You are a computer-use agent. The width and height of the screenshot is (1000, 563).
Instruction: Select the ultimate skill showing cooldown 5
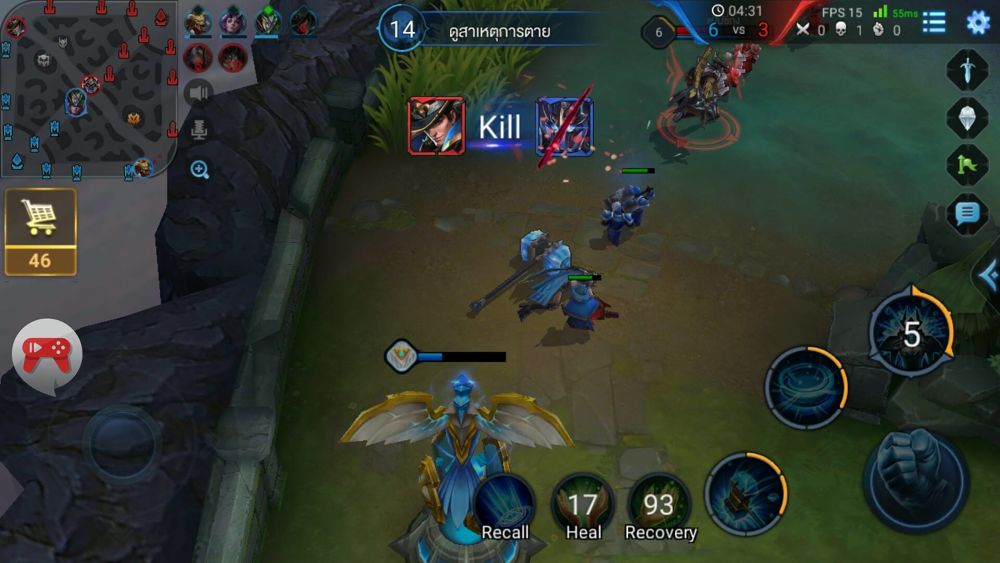click(x=911, y=334)
